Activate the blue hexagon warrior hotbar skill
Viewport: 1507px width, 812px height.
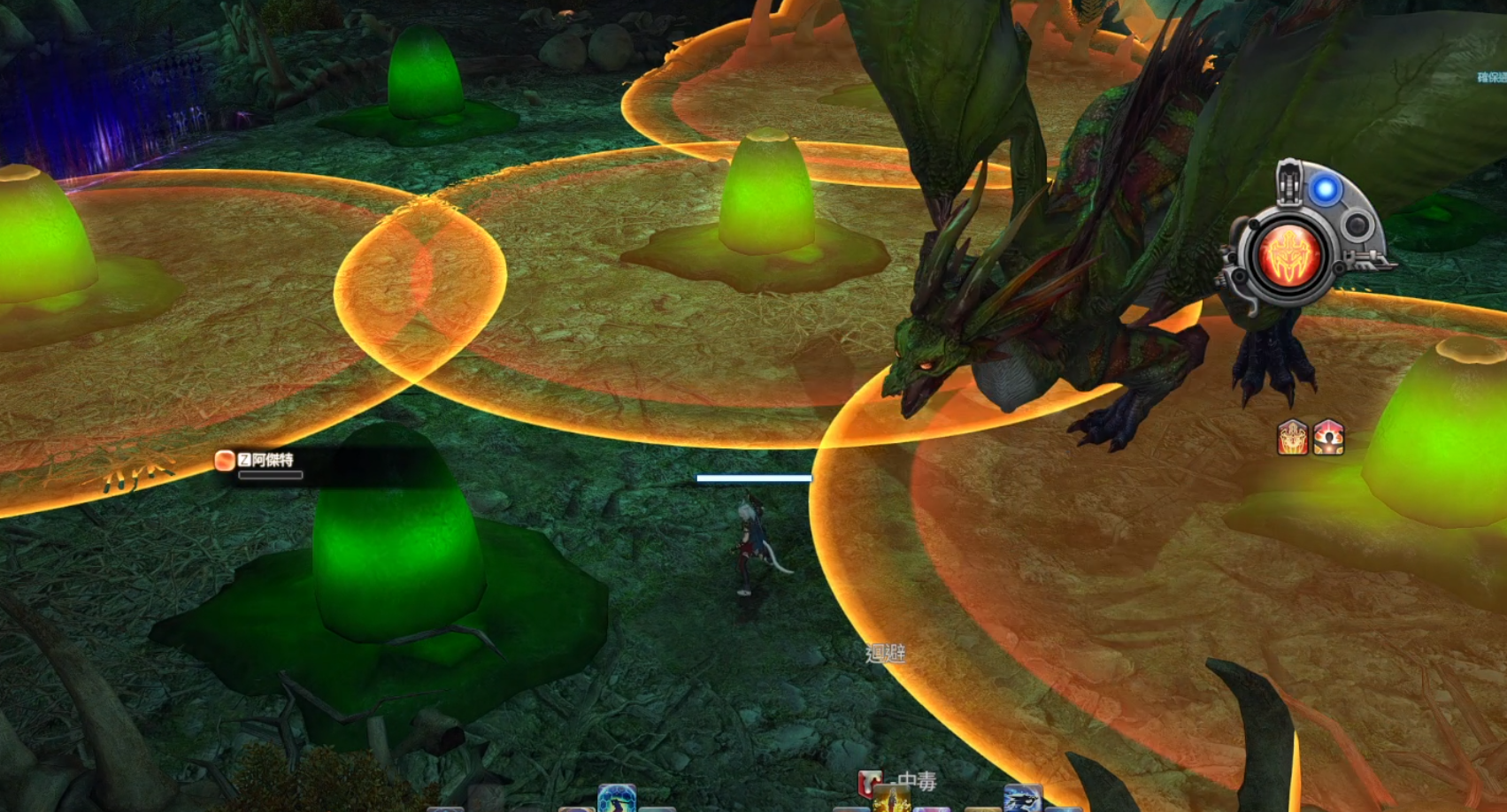point(617,799)
